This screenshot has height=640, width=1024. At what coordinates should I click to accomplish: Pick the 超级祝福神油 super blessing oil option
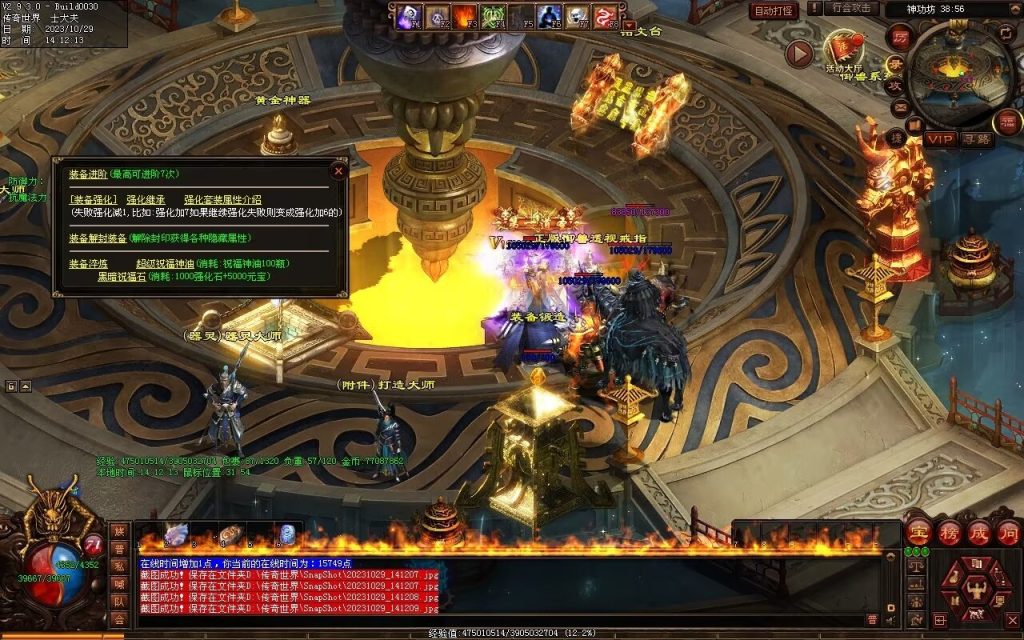[164, 263]
